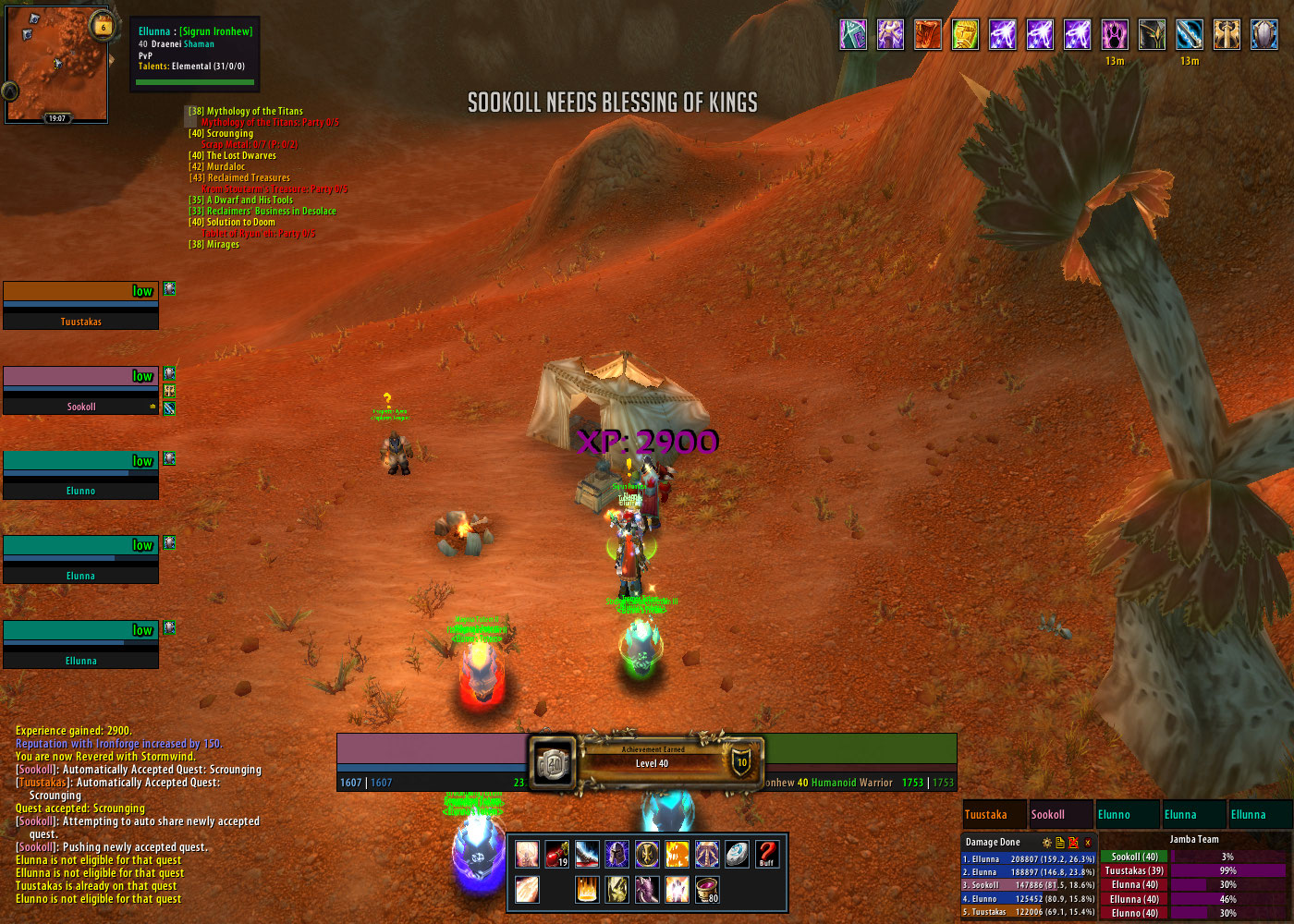Image resolution: width=1294 pixels, height=924 pixels.
Task: Activate the red question mark Buff button
Action: [x=766, y=855]
